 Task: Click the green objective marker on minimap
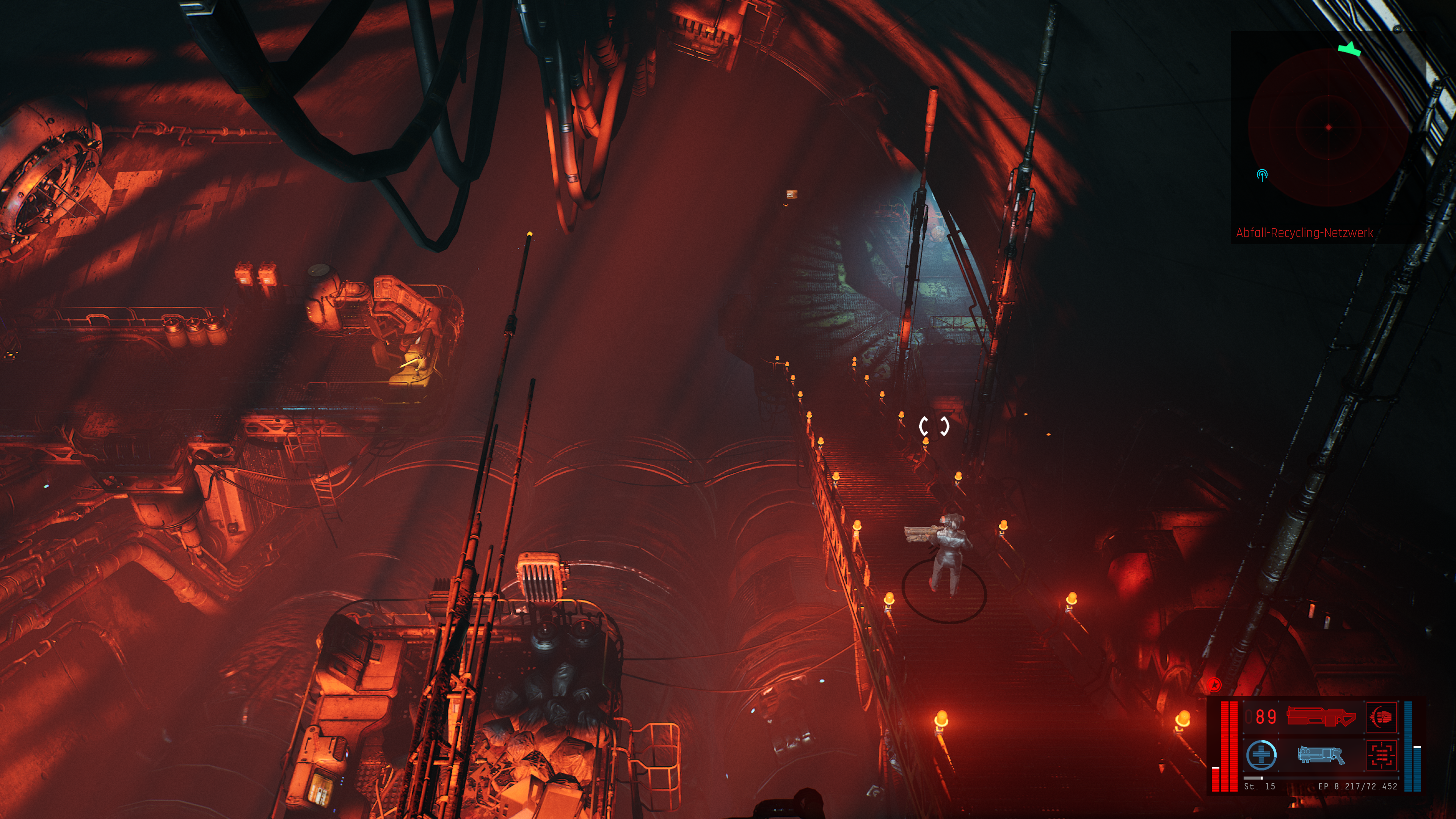coord(1349,49)
